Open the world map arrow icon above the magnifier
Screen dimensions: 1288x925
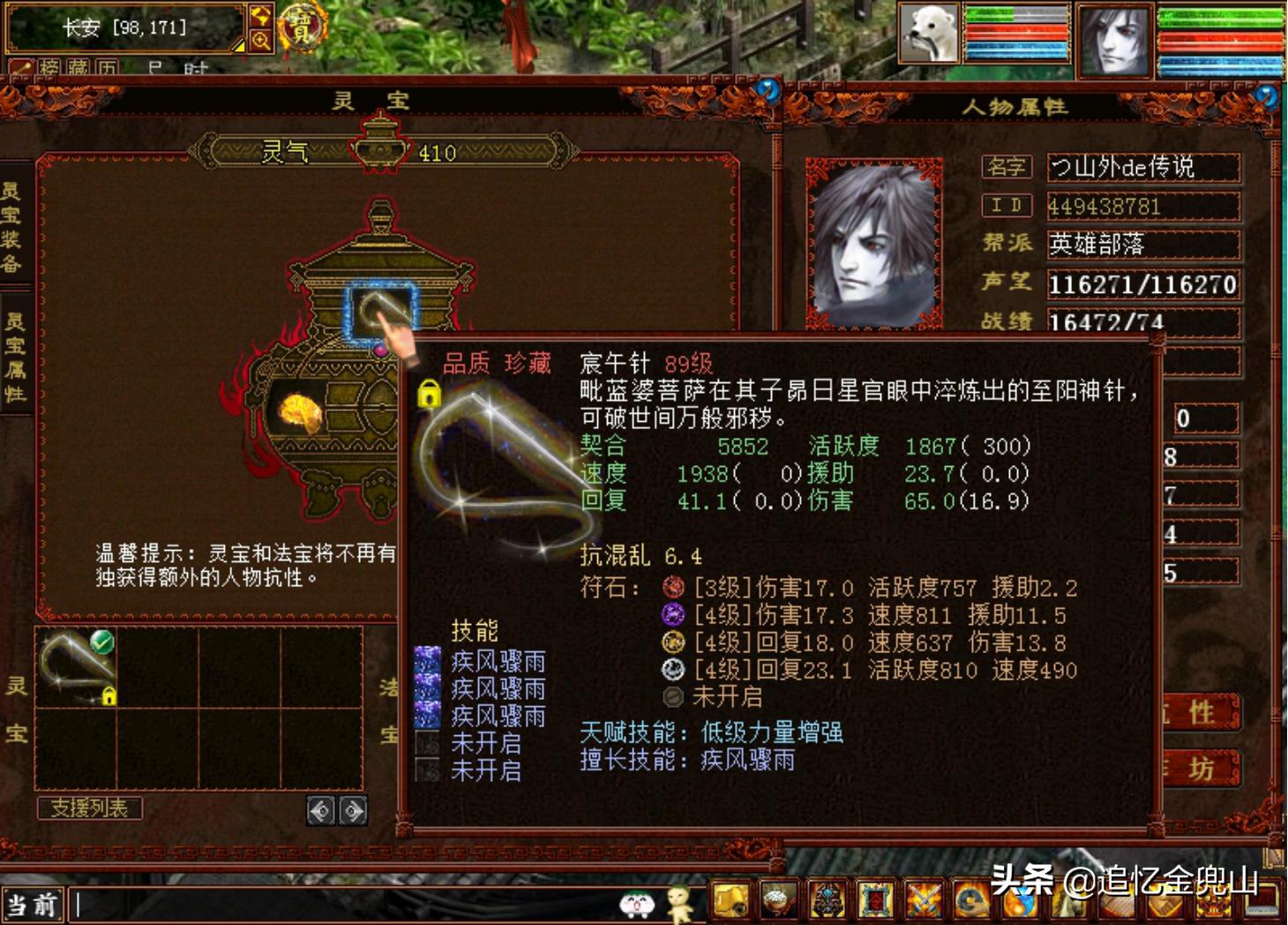tap(261, 16)
